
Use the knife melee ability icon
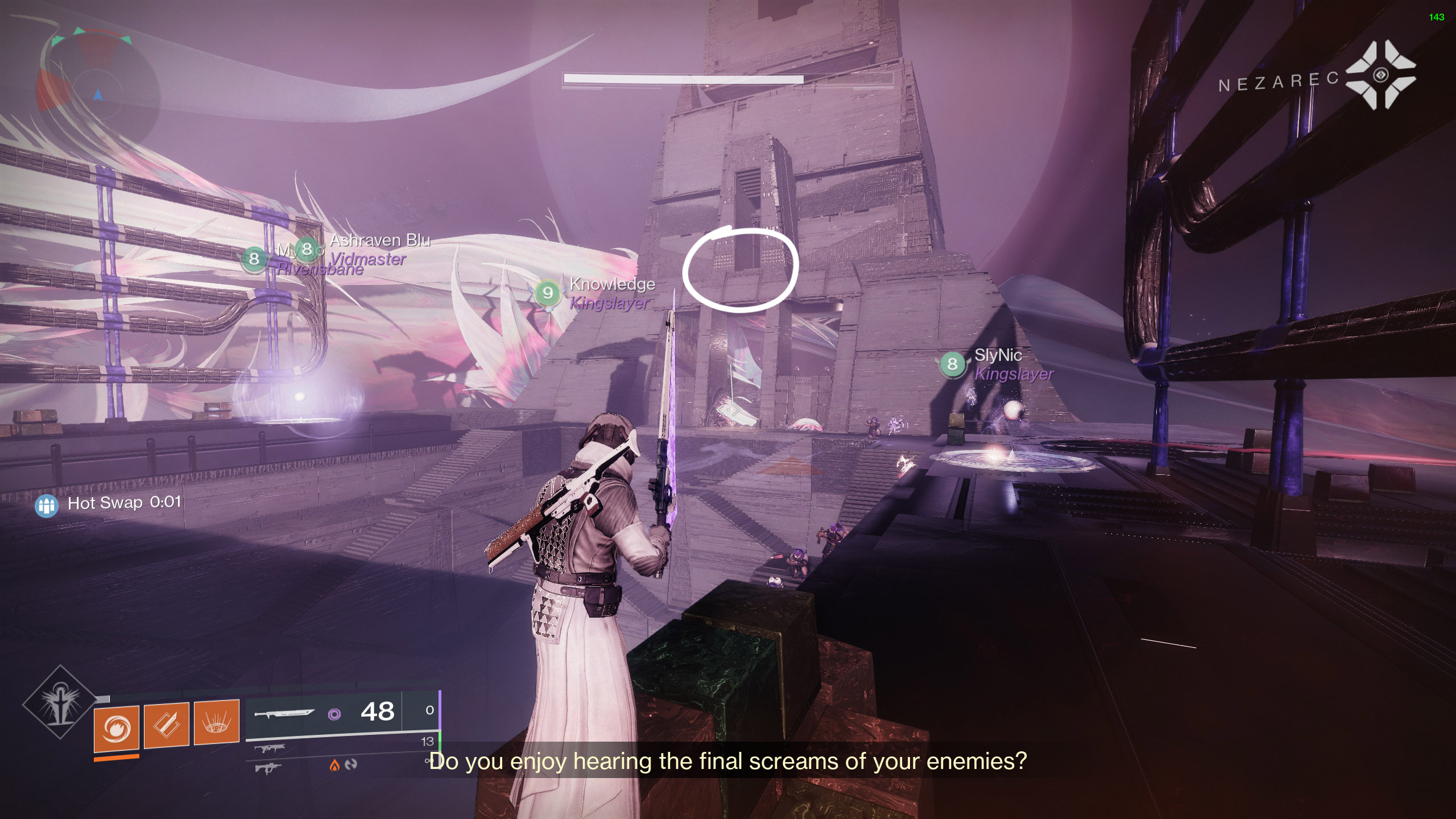pos(167,725)
